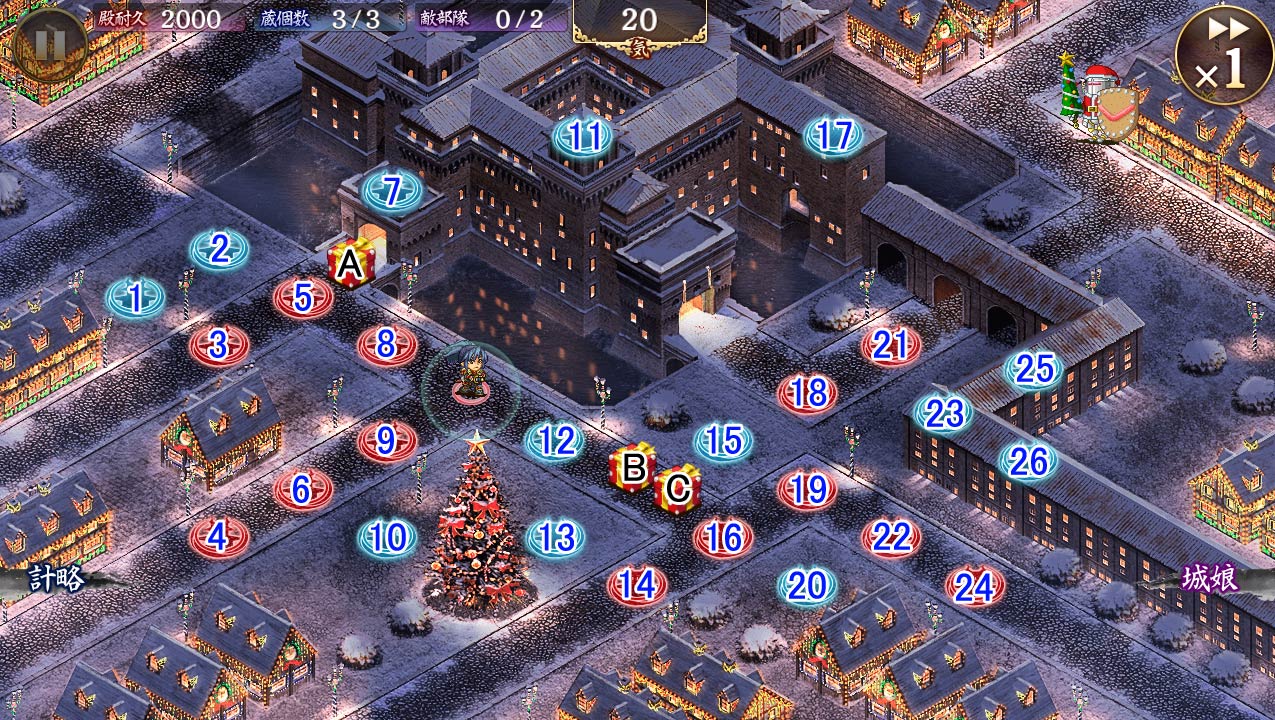Viewport: 1275px width, 720px height.
Task: Choose red placement tile 8
Action: [x=387, y=344]
